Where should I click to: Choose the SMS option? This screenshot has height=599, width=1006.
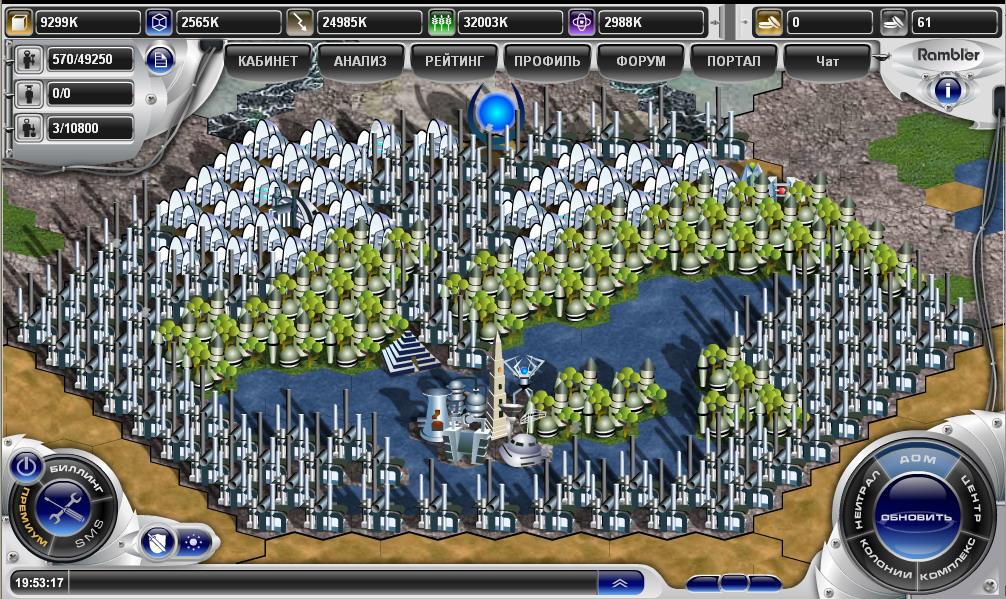point(88,540)
